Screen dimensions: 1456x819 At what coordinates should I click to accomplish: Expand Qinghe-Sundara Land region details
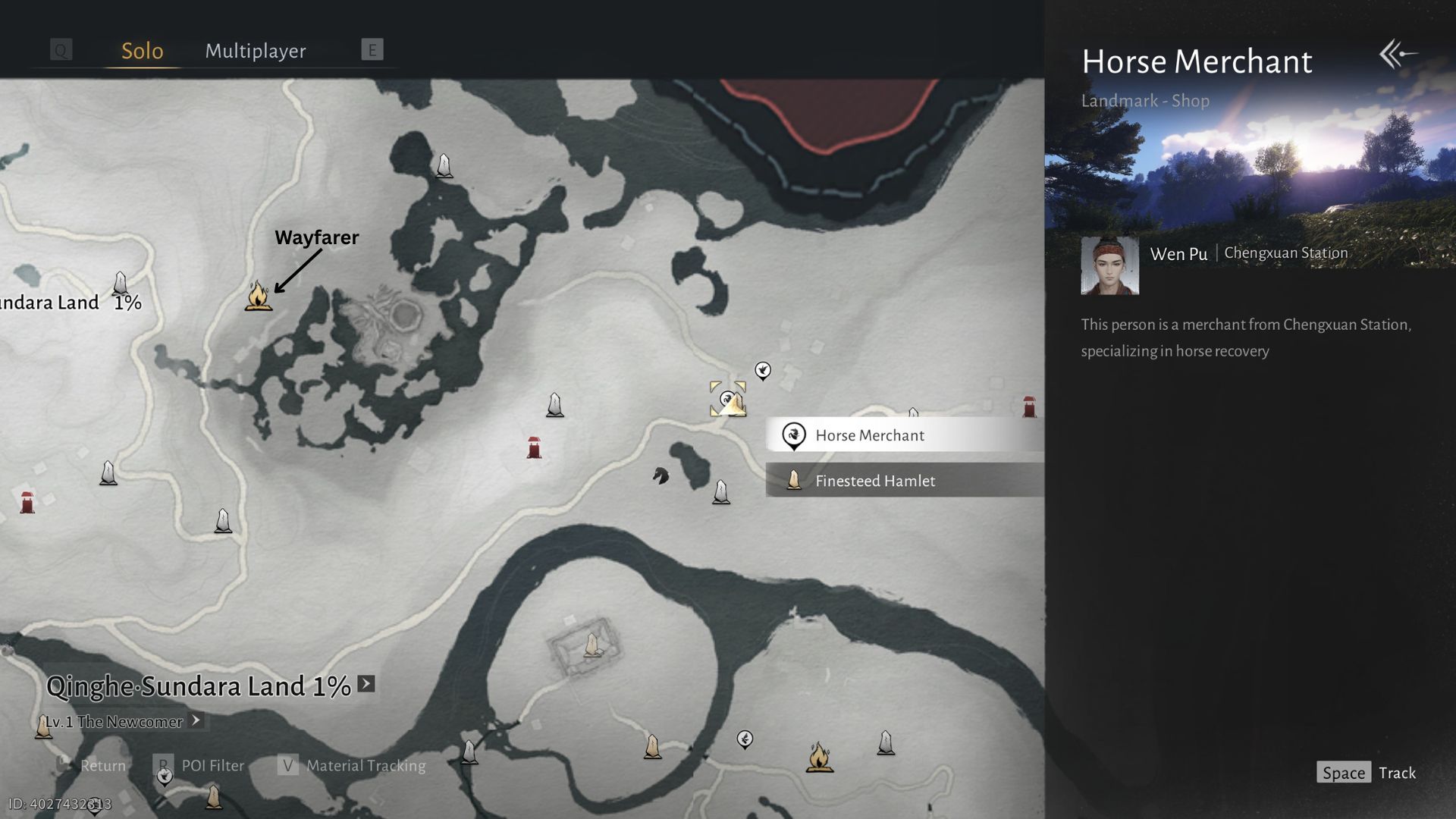tap(366, 683)
